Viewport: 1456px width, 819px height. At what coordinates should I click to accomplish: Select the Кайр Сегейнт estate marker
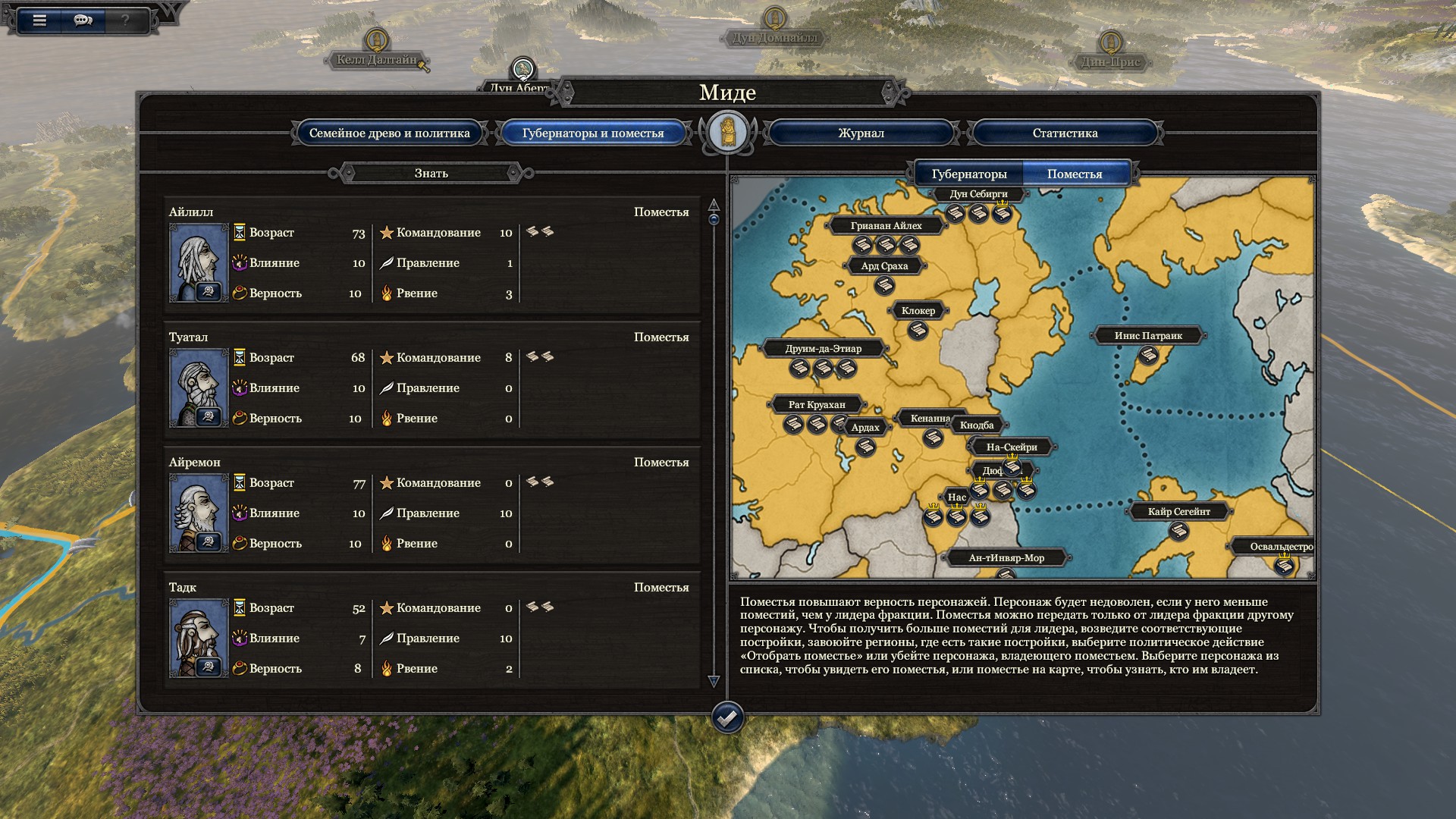[1178, 531]
